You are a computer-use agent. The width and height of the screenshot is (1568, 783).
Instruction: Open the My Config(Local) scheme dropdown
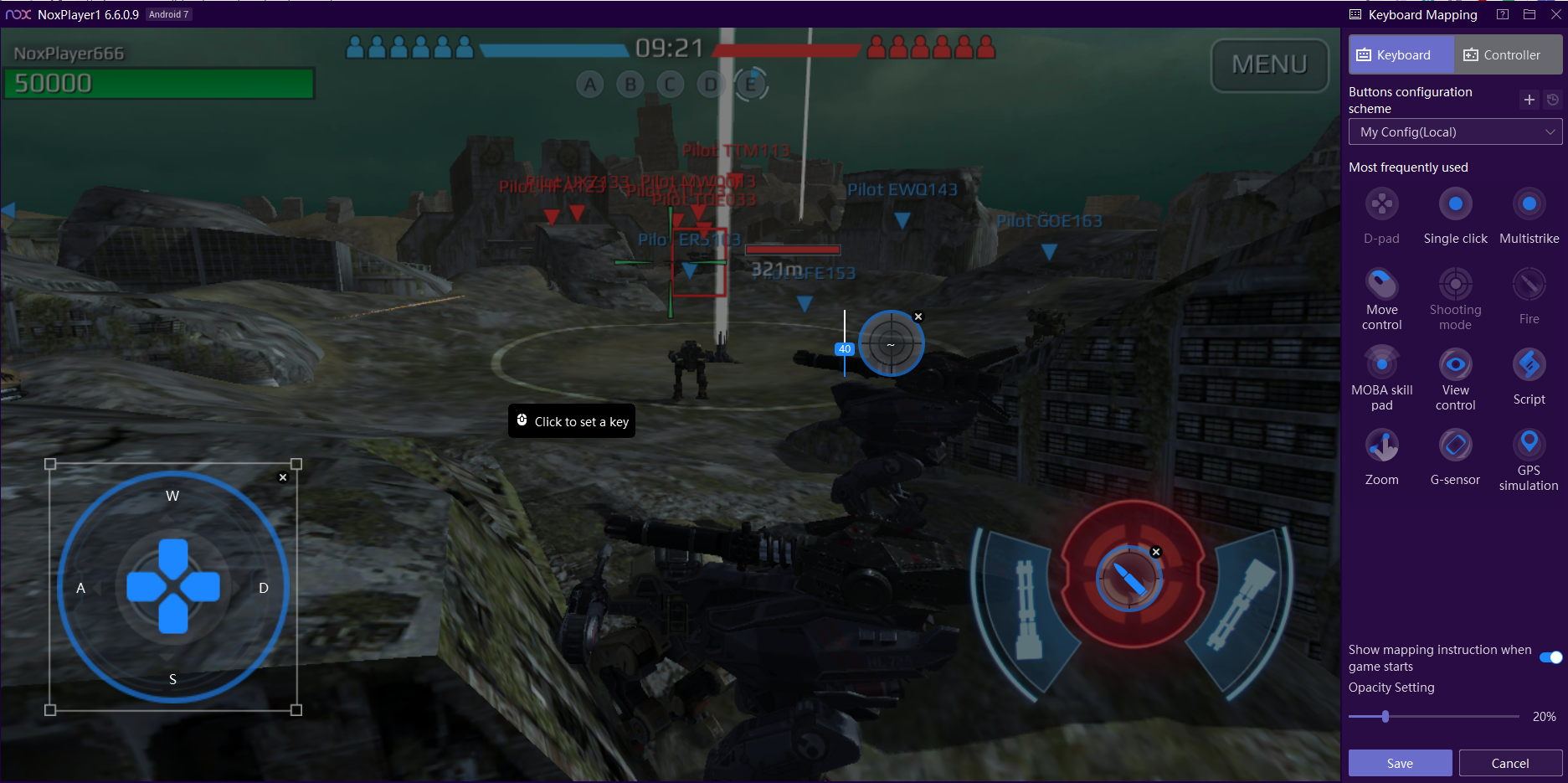tap(1455, 132)
